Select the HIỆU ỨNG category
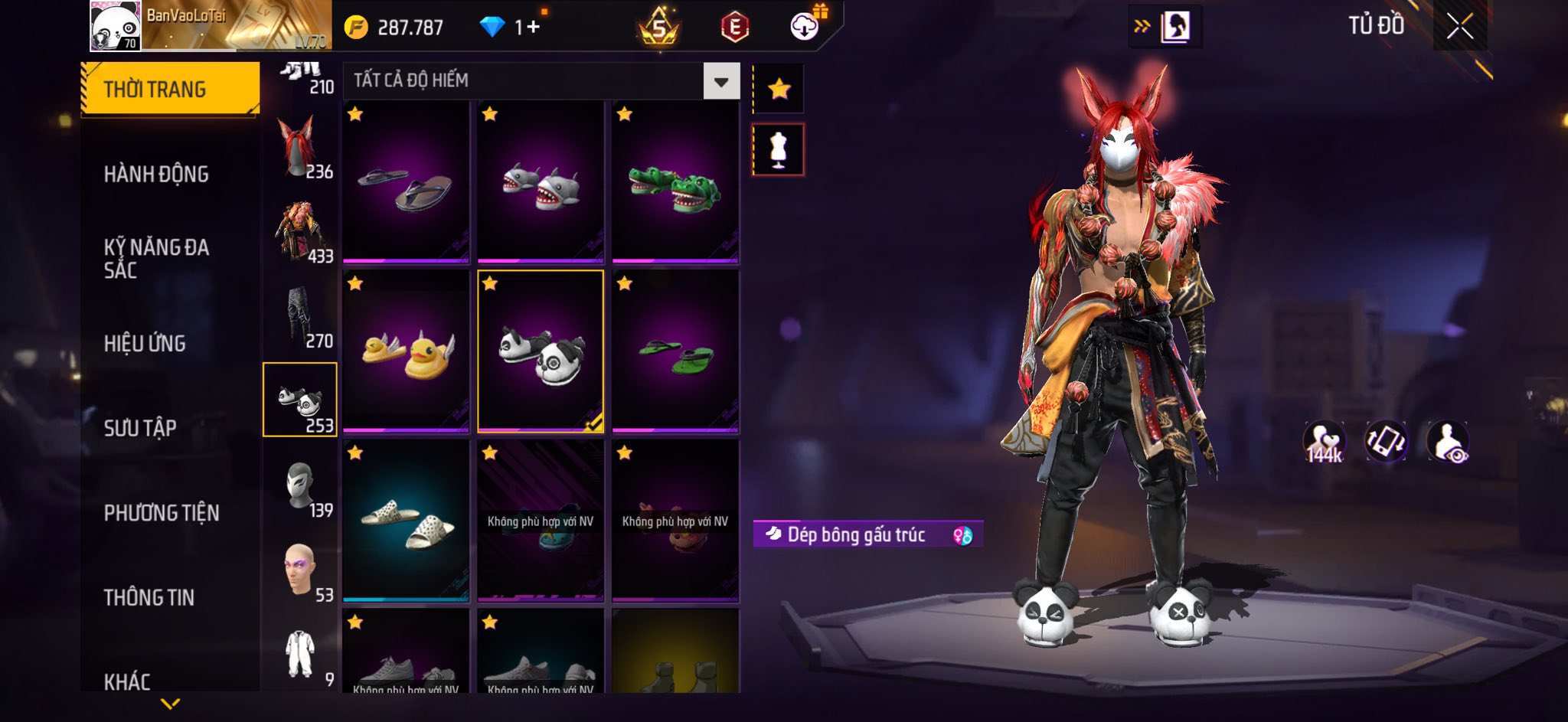The image size is (1568, 722). click(x=145, y=343)
